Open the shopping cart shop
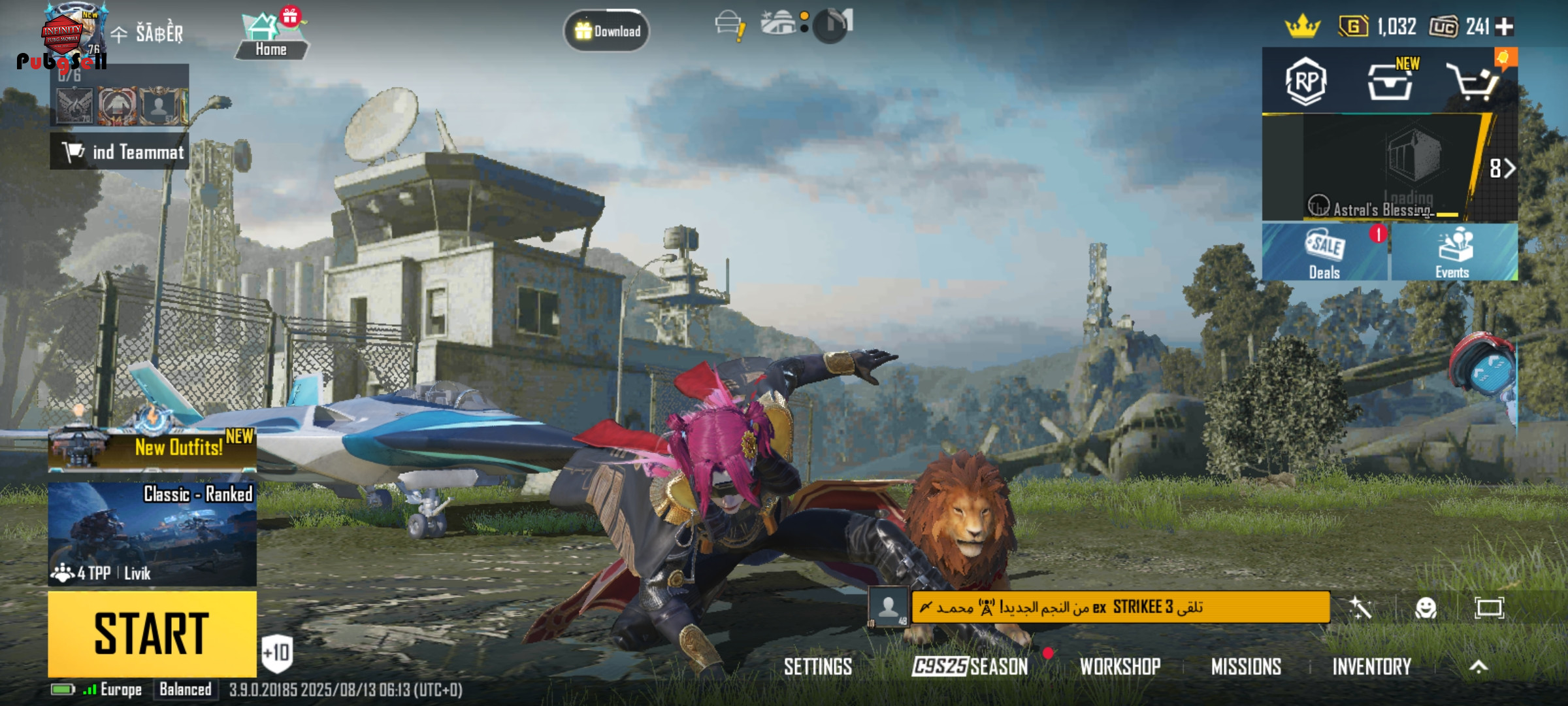 (1473, 82)
